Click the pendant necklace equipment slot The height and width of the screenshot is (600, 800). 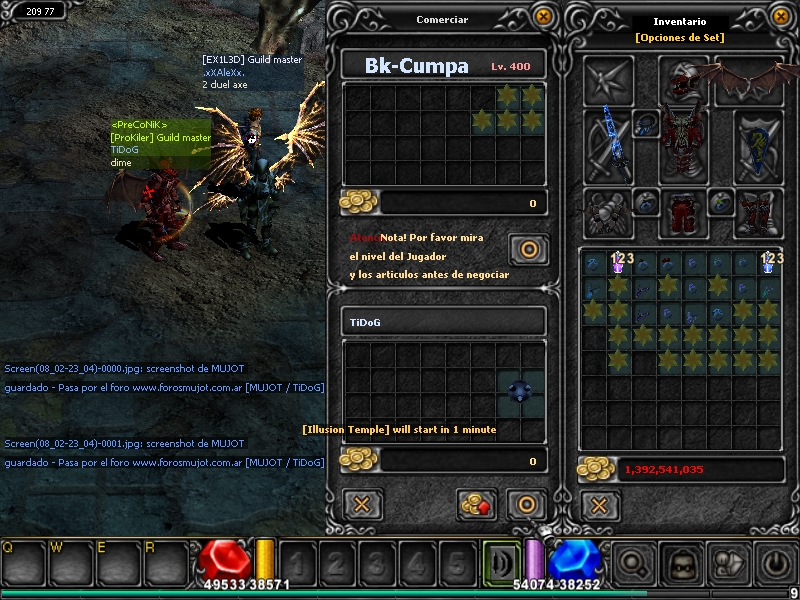click(646, 124)
